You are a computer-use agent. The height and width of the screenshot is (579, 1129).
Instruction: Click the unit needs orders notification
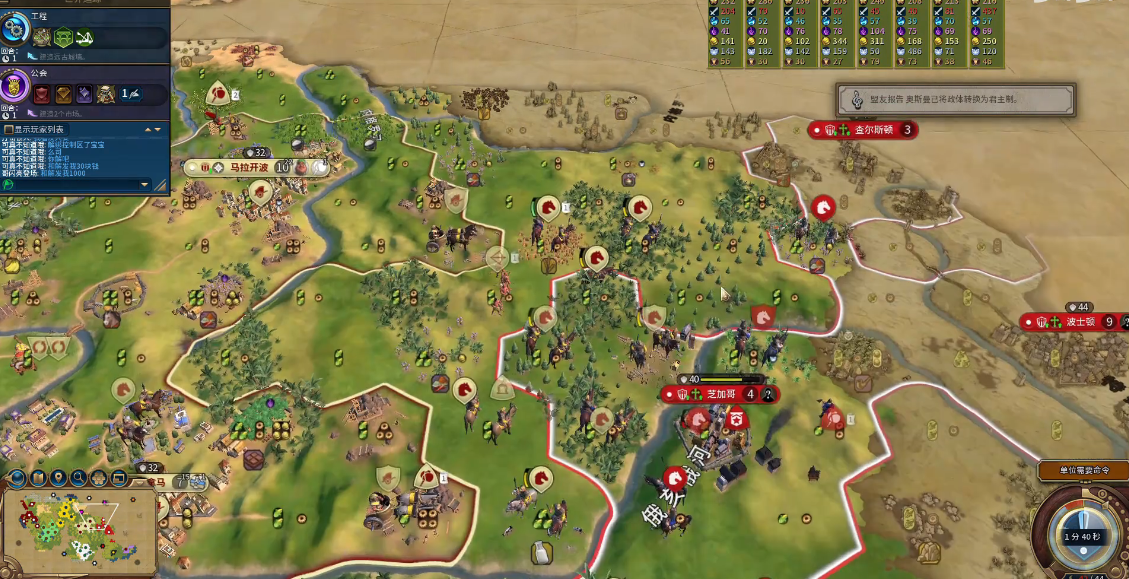click(1083, 470)
